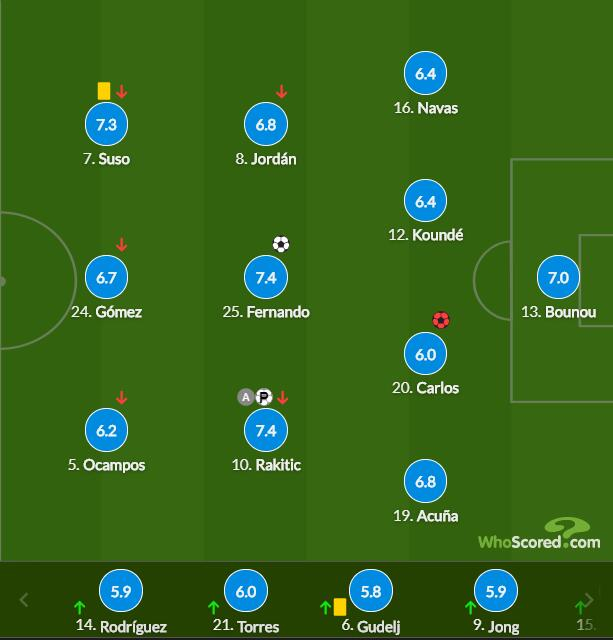
Task: Open Jordán's player rating circle
Action: (x=266, y=125)
